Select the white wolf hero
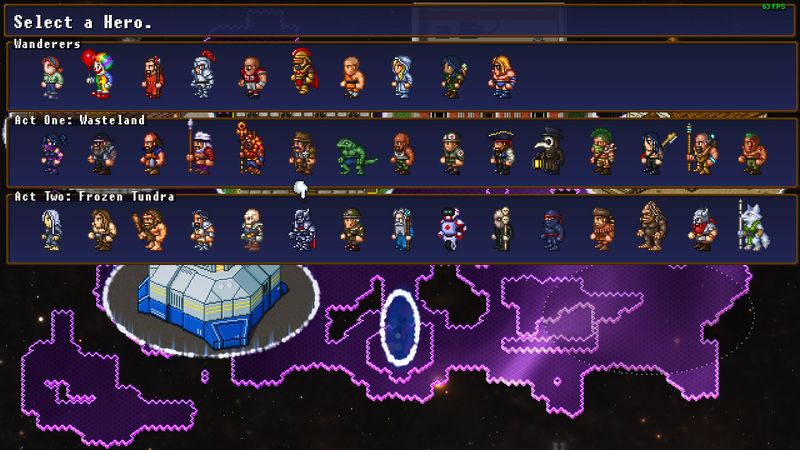 pyautogui.click(x=751, y=229)
